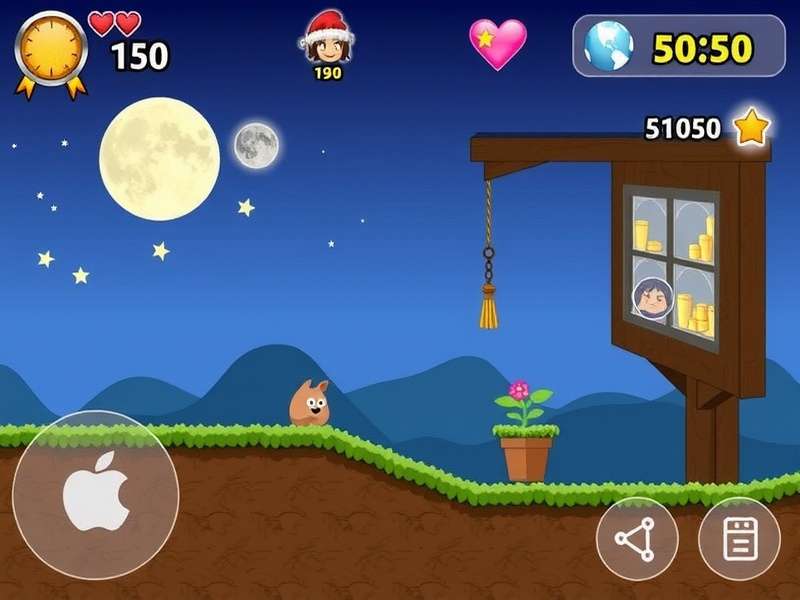Tap the pink heart with star
The image size is (800, 600).
point(498,44)
